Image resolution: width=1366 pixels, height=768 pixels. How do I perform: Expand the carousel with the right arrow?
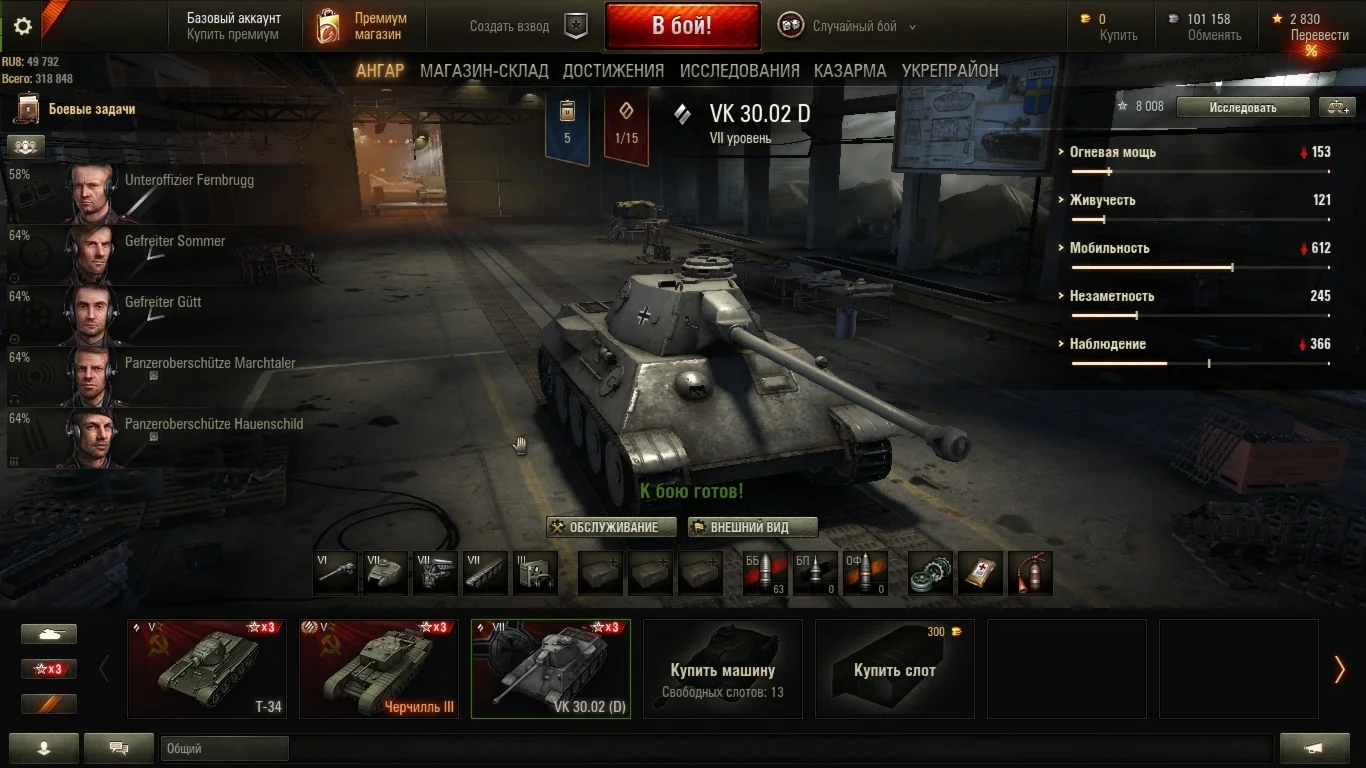point(1340,668)
